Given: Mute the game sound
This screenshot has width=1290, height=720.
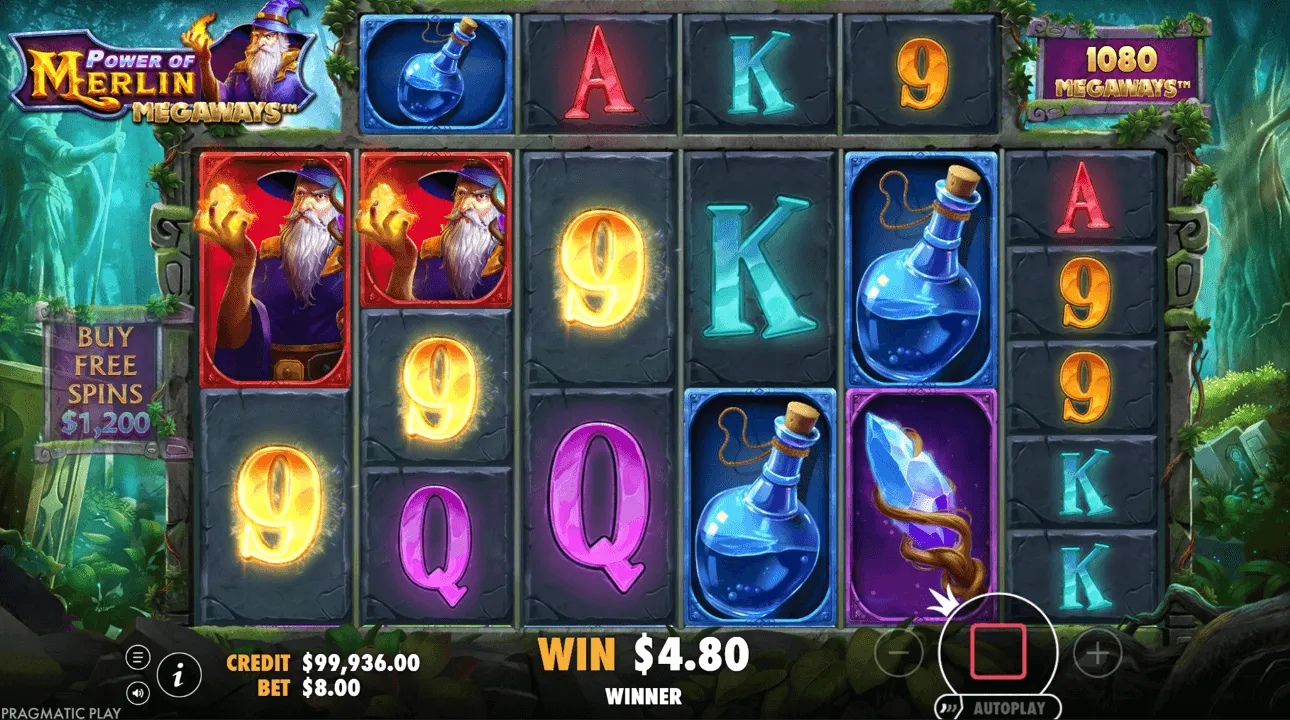Looking at the screenshot, I should pos(137,692).
